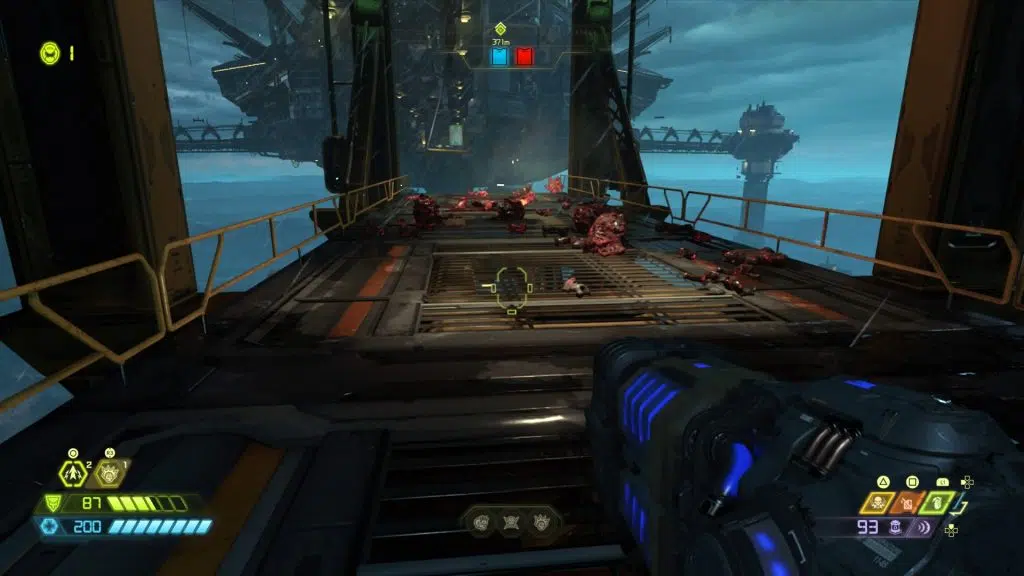Click the red keycard indicator
The height and width of the screenshot is (576, 1024).
point(524,57)
